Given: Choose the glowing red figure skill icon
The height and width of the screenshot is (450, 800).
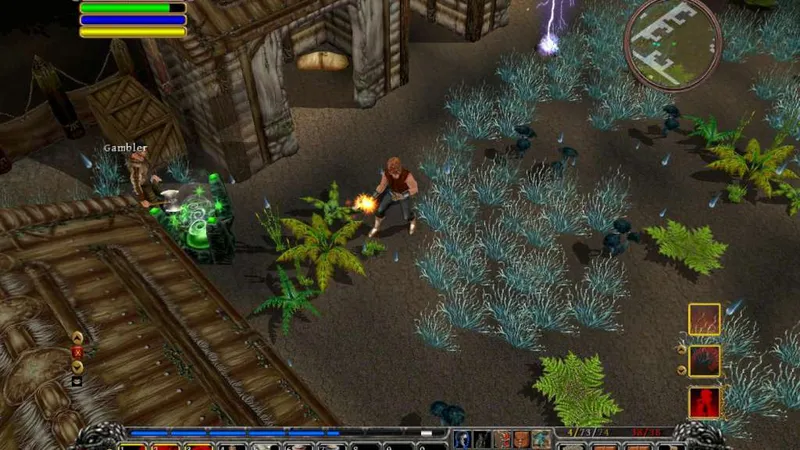Looking at the screenshot, I should 704,403.
